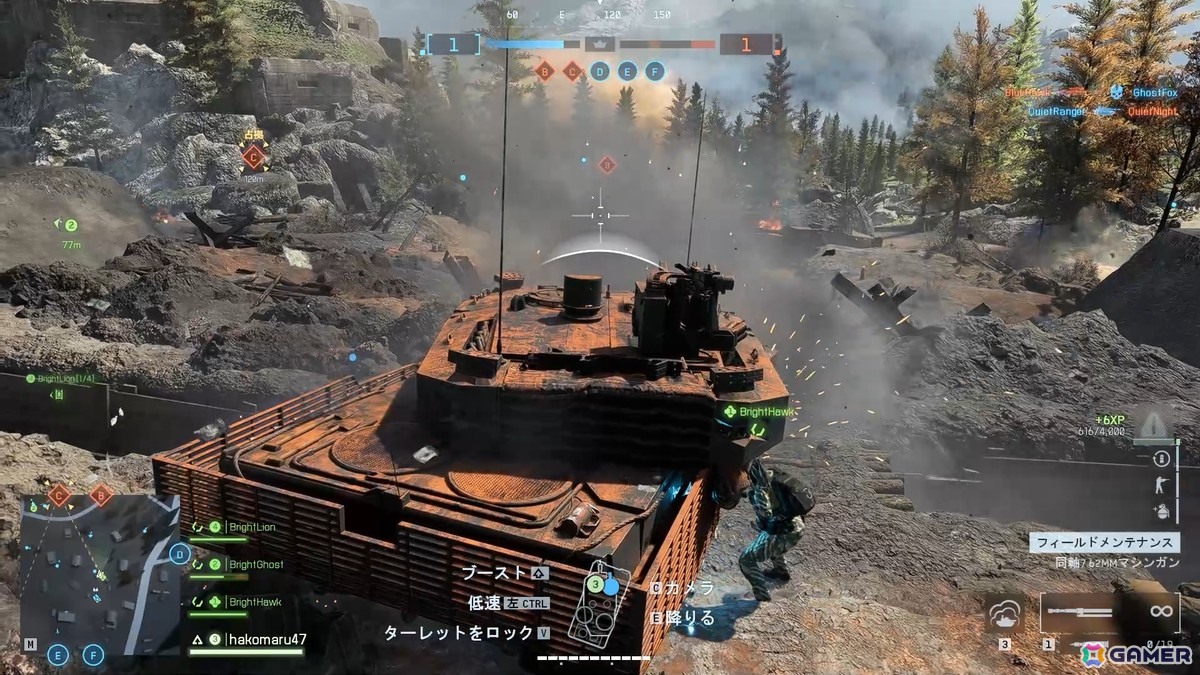Click the Field Maintenance label
The height and width of the screenshot is (675, 1200).
pyautogui.click(x=1104, y=543)
